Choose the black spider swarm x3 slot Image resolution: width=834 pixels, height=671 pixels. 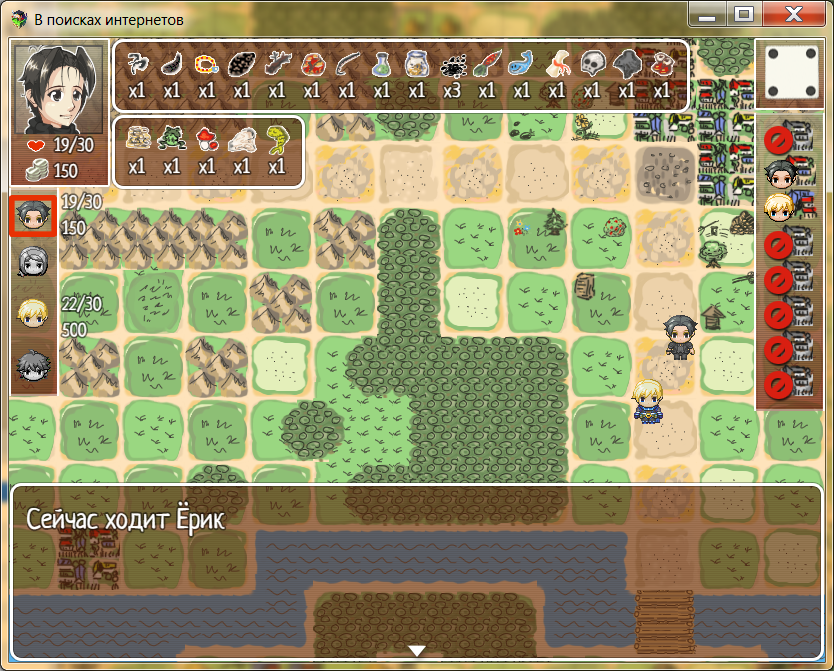coord(451,66)
